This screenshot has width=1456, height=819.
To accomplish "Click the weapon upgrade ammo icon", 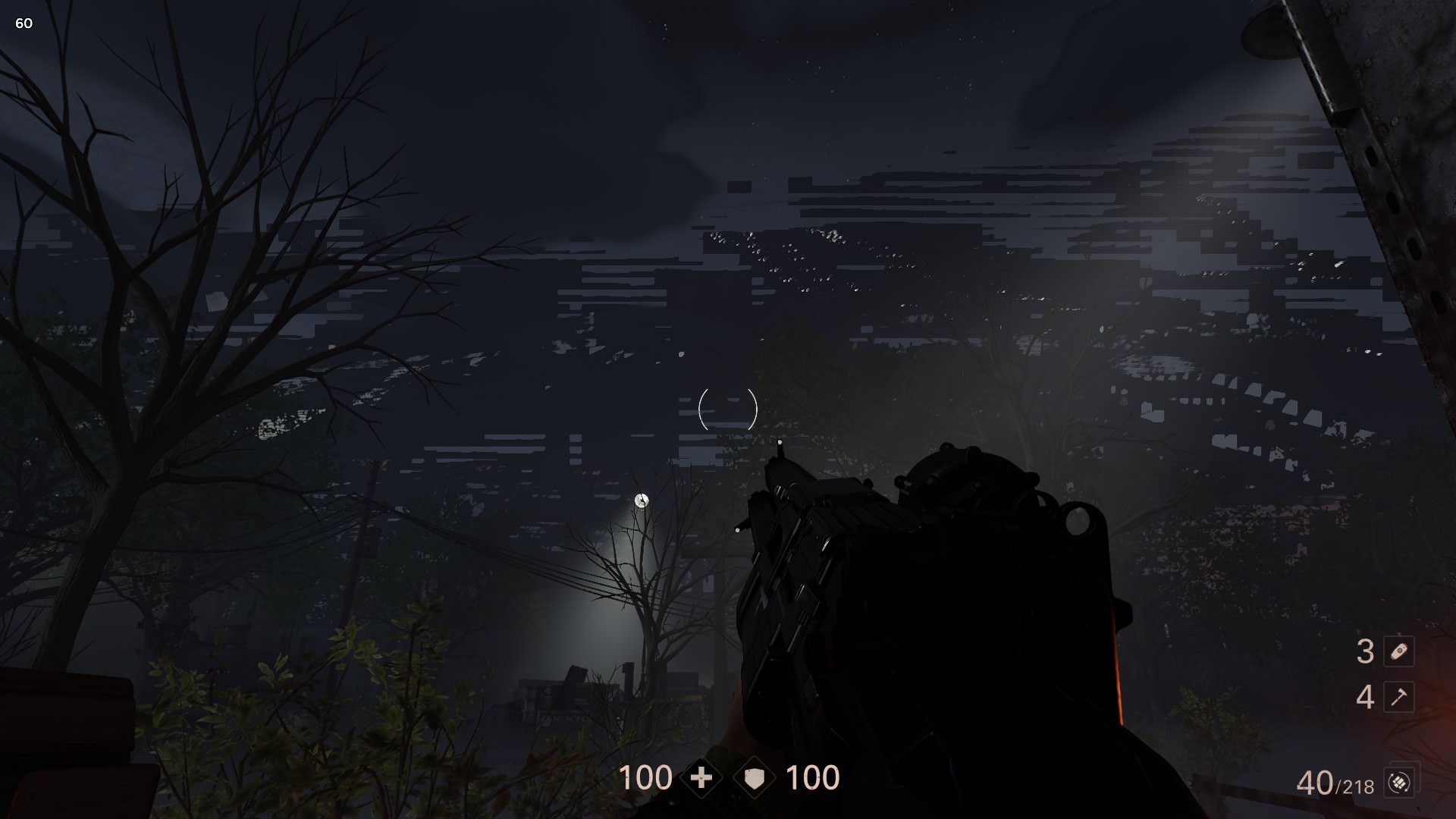I will [x=1398, y=782].
